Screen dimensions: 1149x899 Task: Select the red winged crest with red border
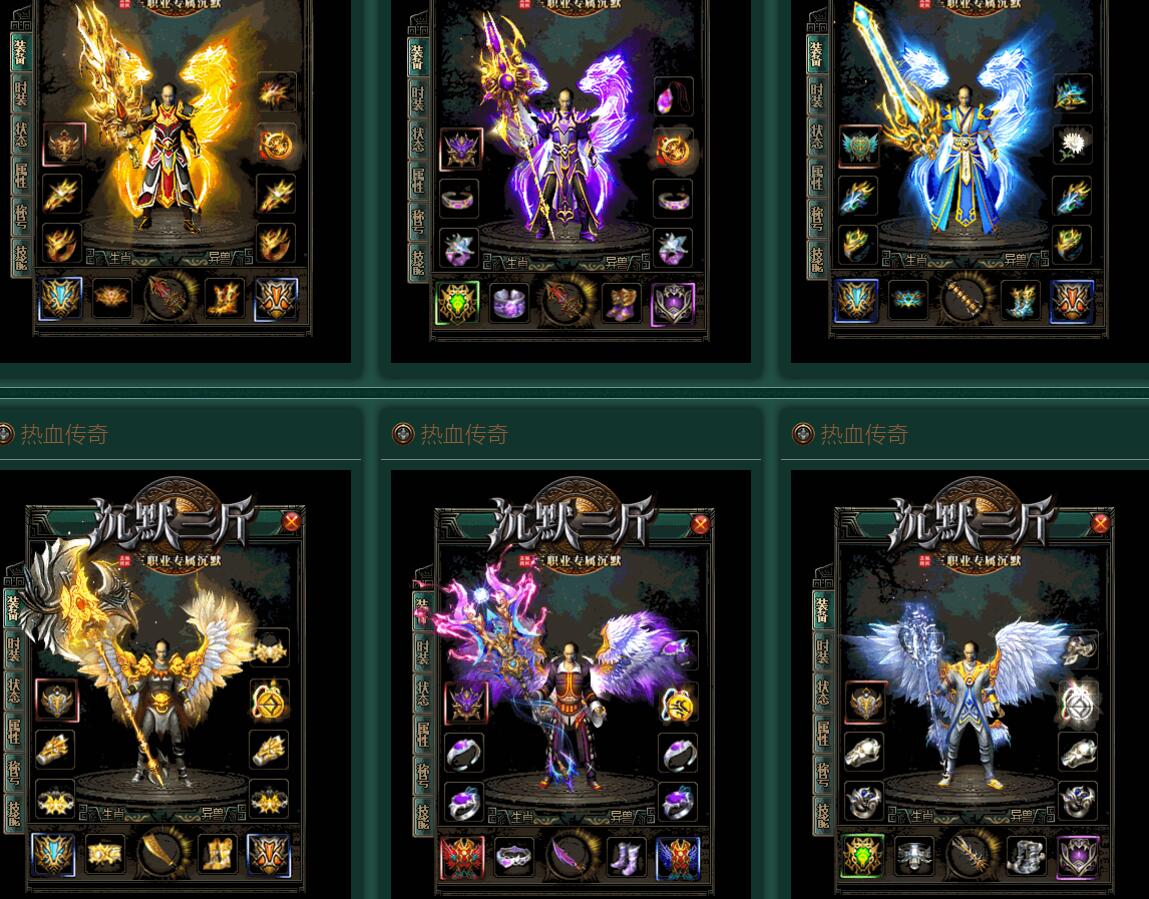tap(462, 858)
